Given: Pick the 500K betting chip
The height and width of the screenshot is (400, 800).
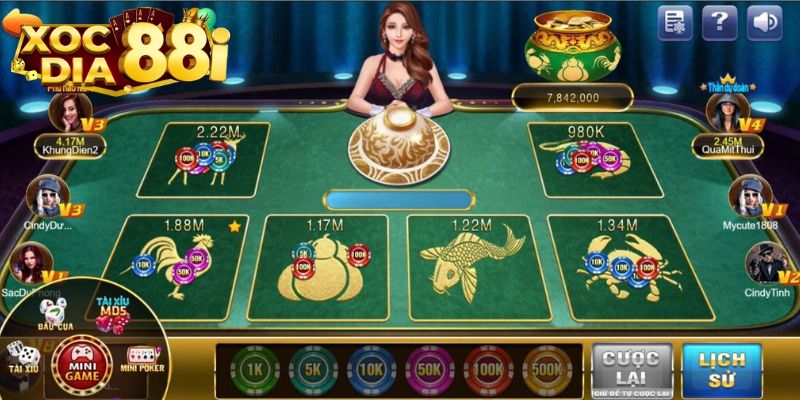Looking at the screenshot, I should (x=545, y=371).
